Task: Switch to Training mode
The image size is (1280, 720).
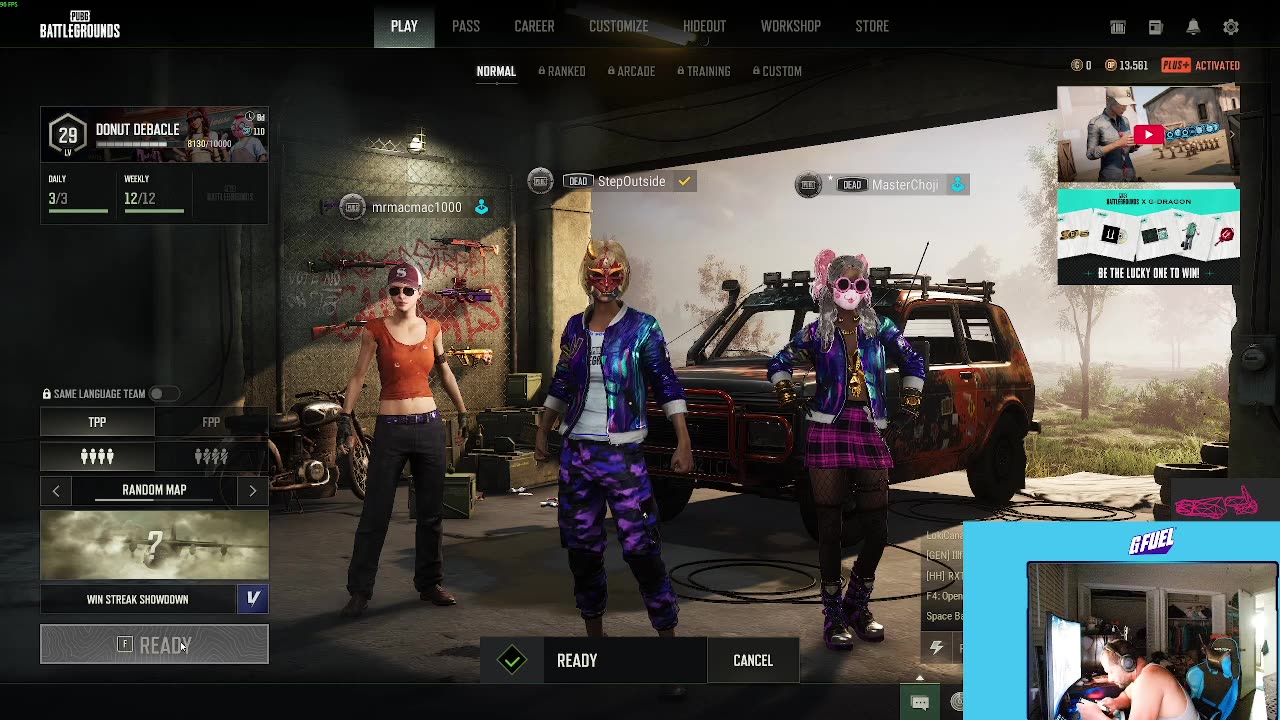Action: click(x=704, y=71)
